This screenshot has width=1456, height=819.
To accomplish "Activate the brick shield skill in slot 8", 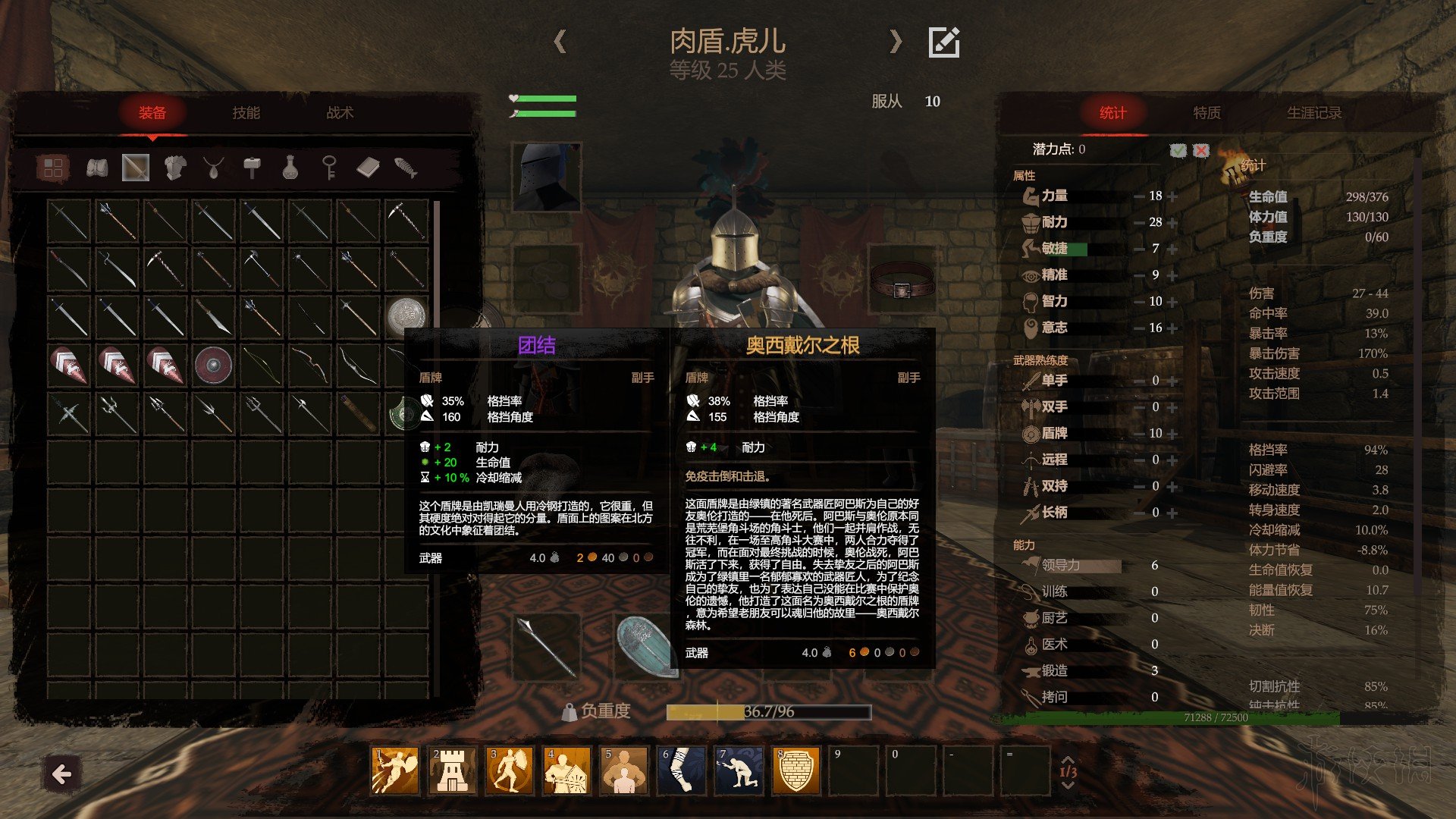I will click(x=796, y=770).
